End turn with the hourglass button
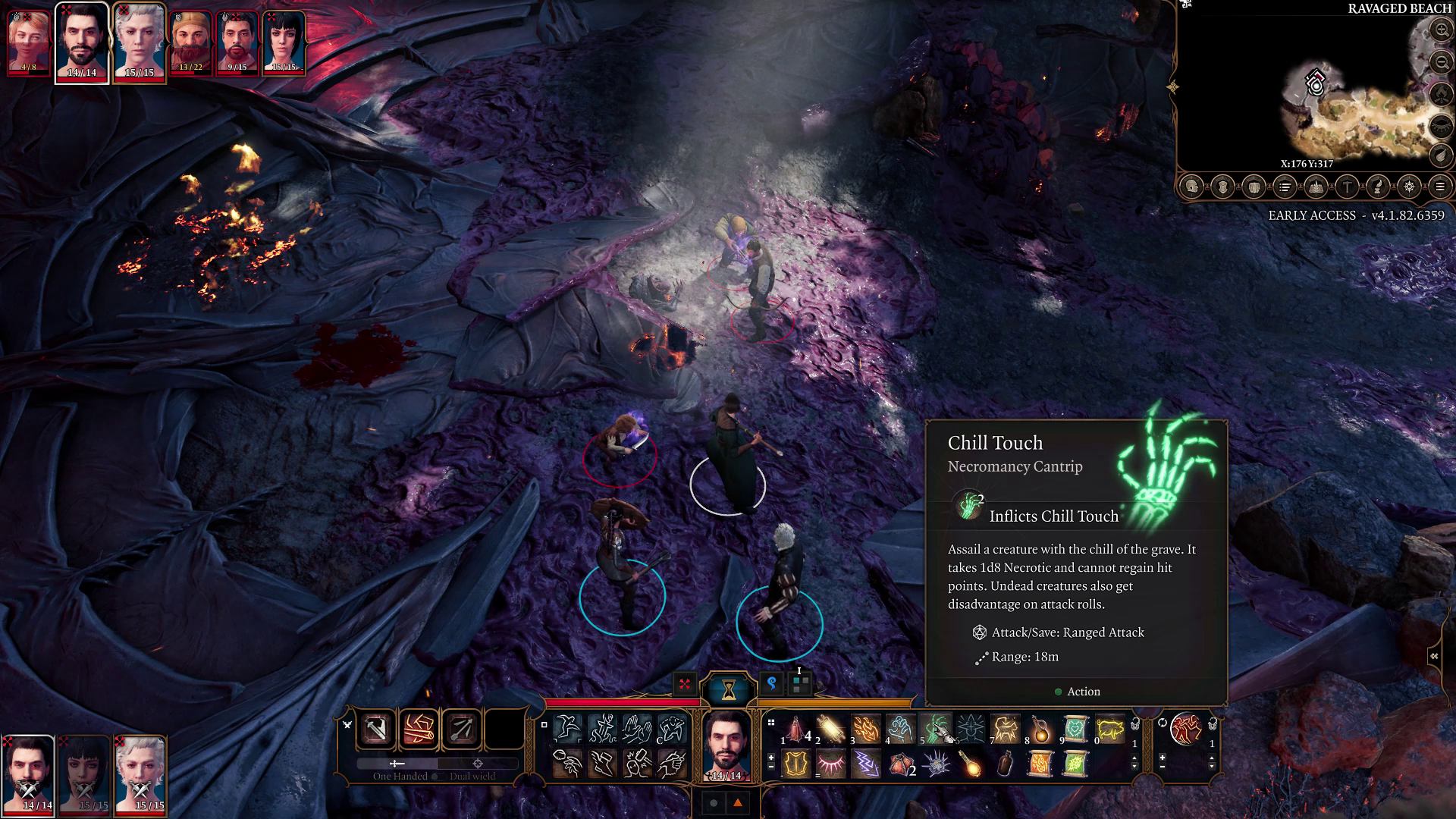Image resolution: width=1456 pixels, height=819 pixels. click(x=728, y=689)
